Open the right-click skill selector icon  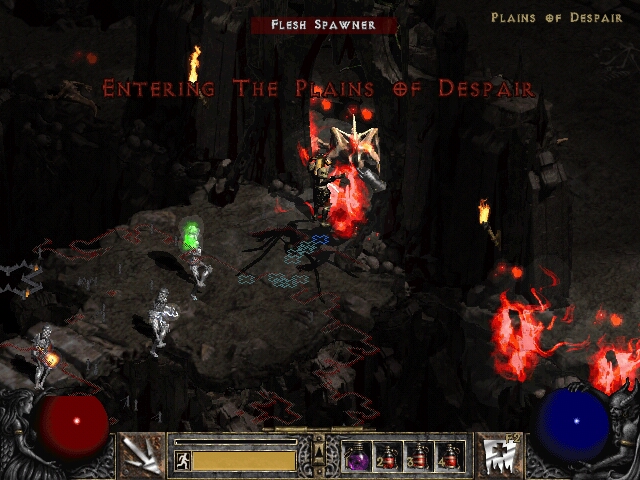497,455
